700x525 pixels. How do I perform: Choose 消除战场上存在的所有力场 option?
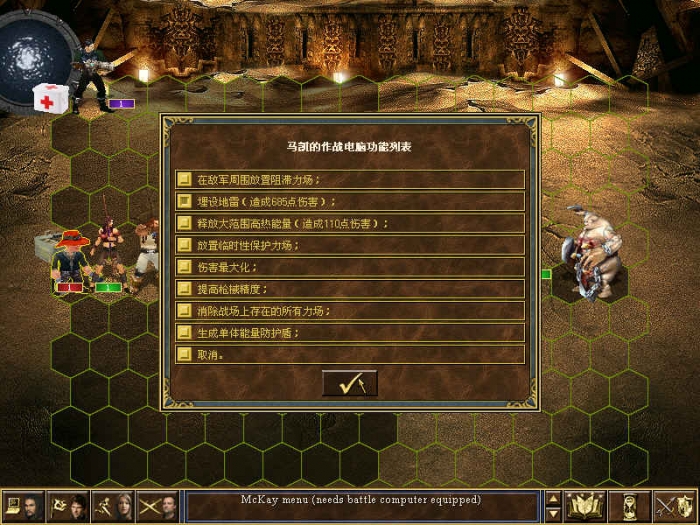tap(350, 311)
